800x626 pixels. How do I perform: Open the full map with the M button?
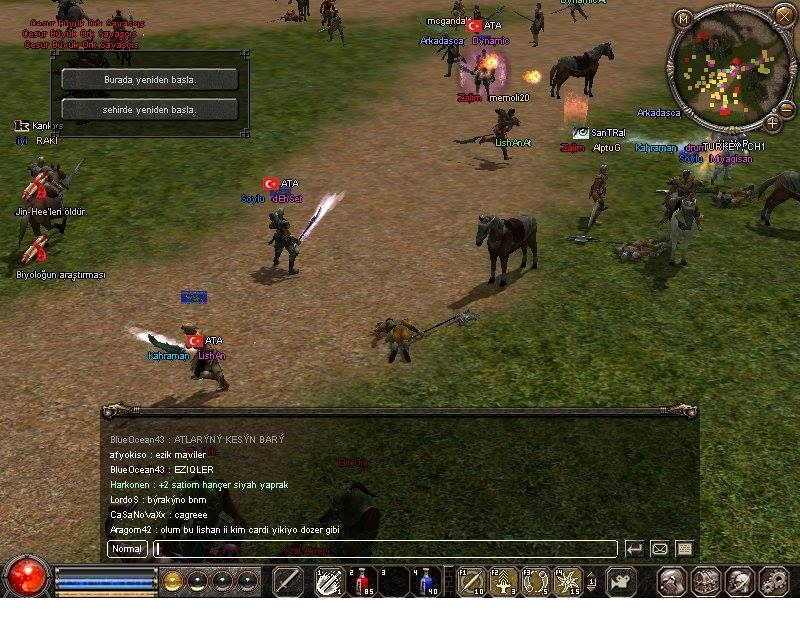(683, 19)
